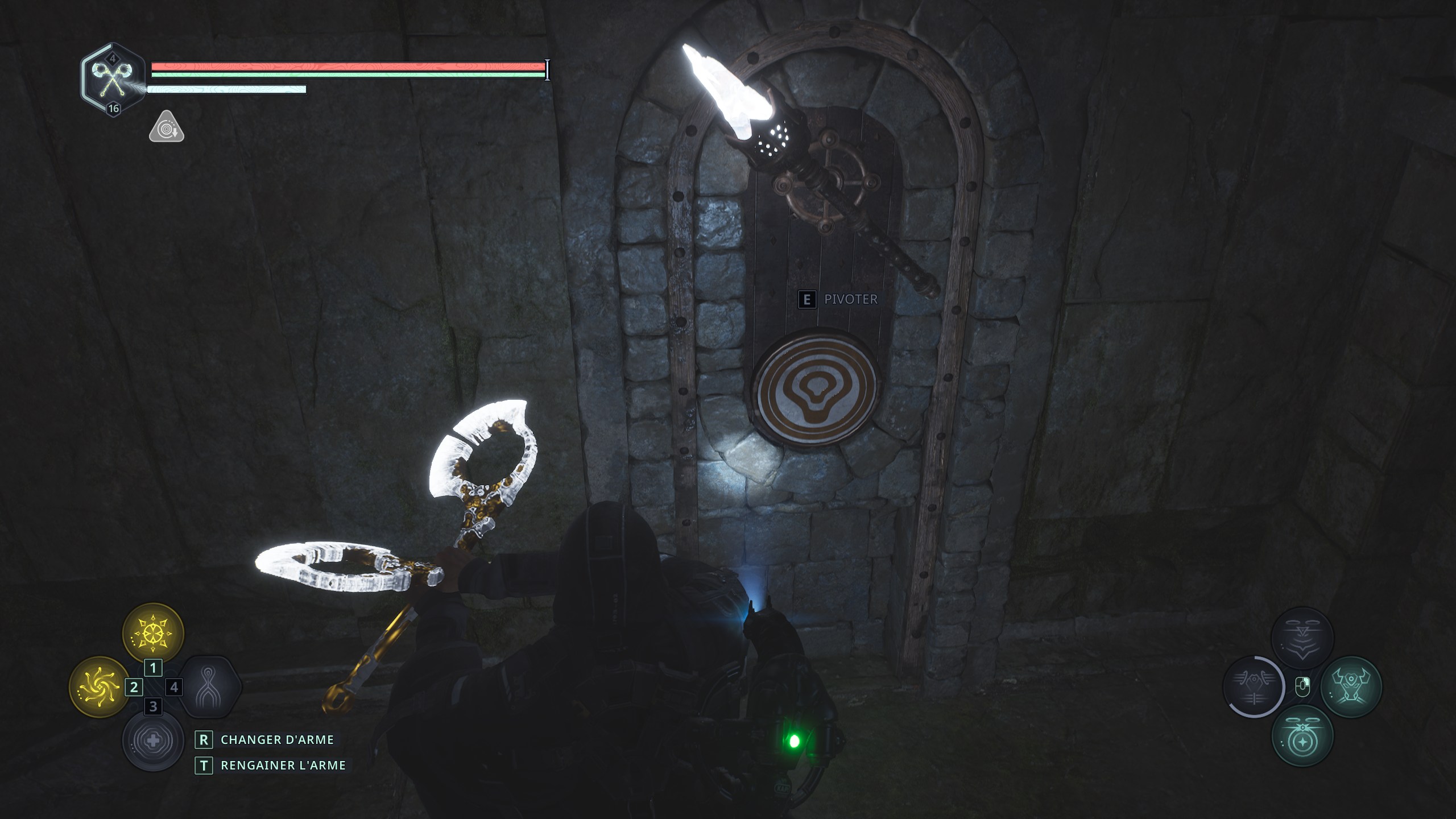Image resolution: width=1456 pixels, height=819 pixels.
Task: Activate the yellow spiked sun ability
Action: pyautogui.click(x=153, y=633)
